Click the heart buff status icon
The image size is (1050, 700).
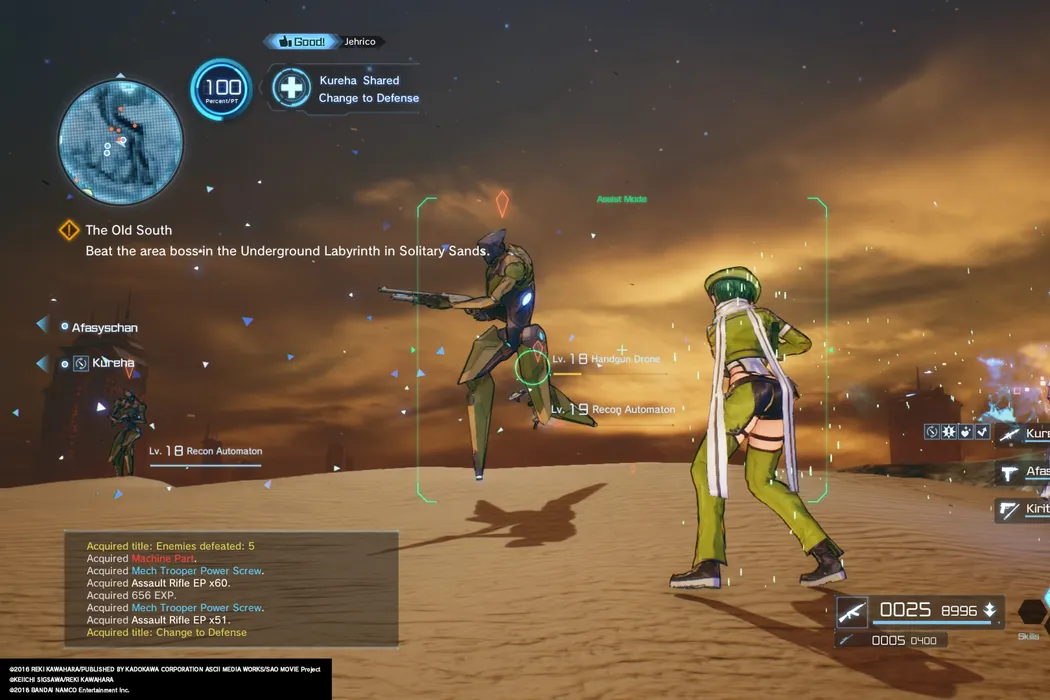(x=965, y=432)
